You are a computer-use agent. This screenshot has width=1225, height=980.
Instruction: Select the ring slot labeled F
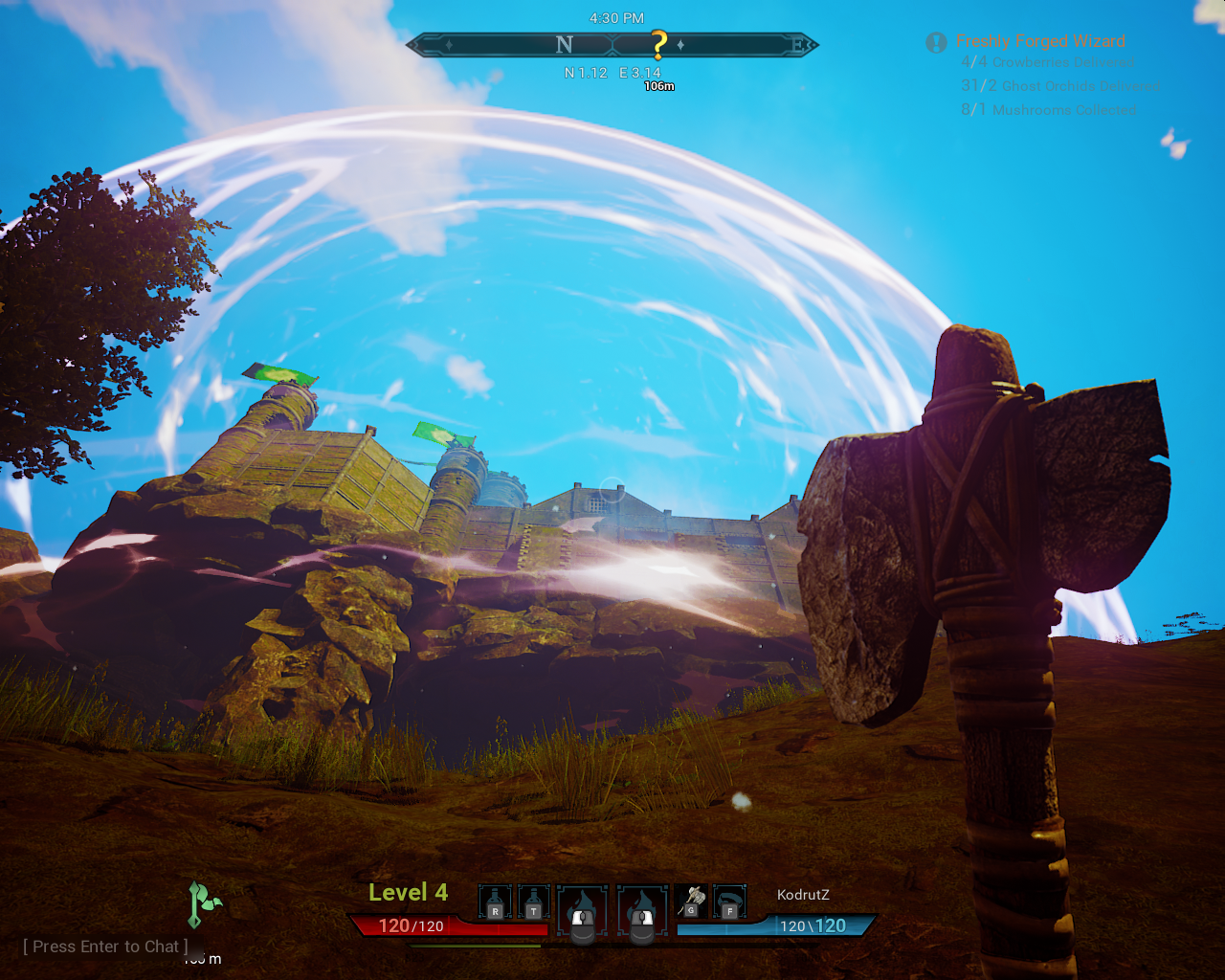coord(729,902)
